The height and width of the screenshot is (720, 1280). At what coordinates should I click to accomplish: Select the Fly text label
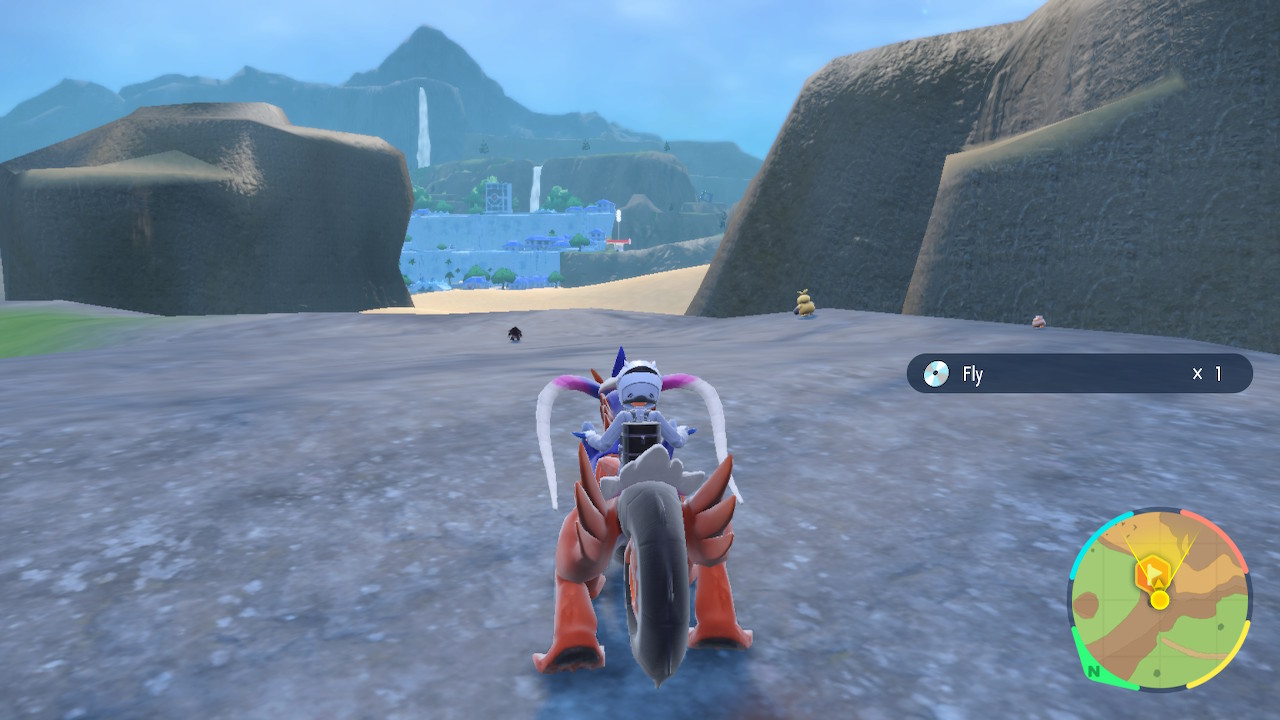point(972,372)
